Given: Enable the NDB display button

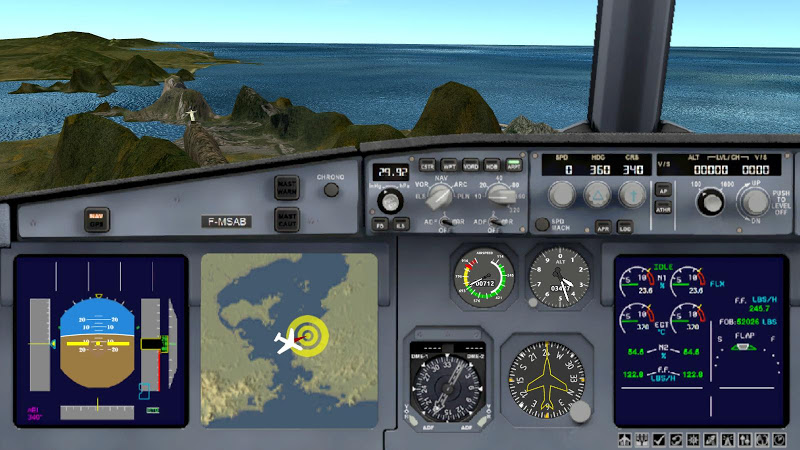Looking at the screenshot, I should coord(491,165).
